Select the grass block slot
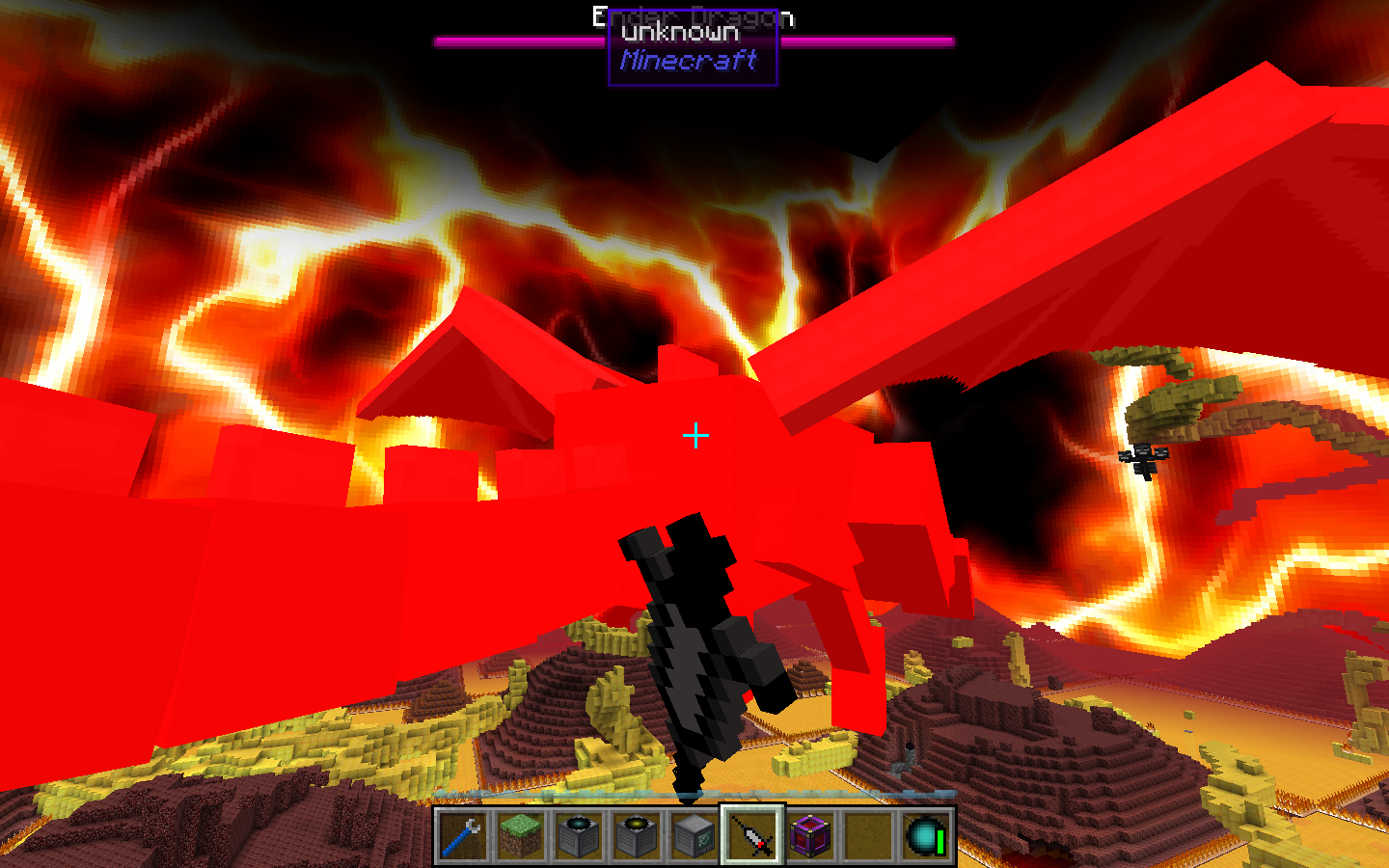Image resolution: width=1389 pixels, height=868 pixels. [x=521, y=835]
